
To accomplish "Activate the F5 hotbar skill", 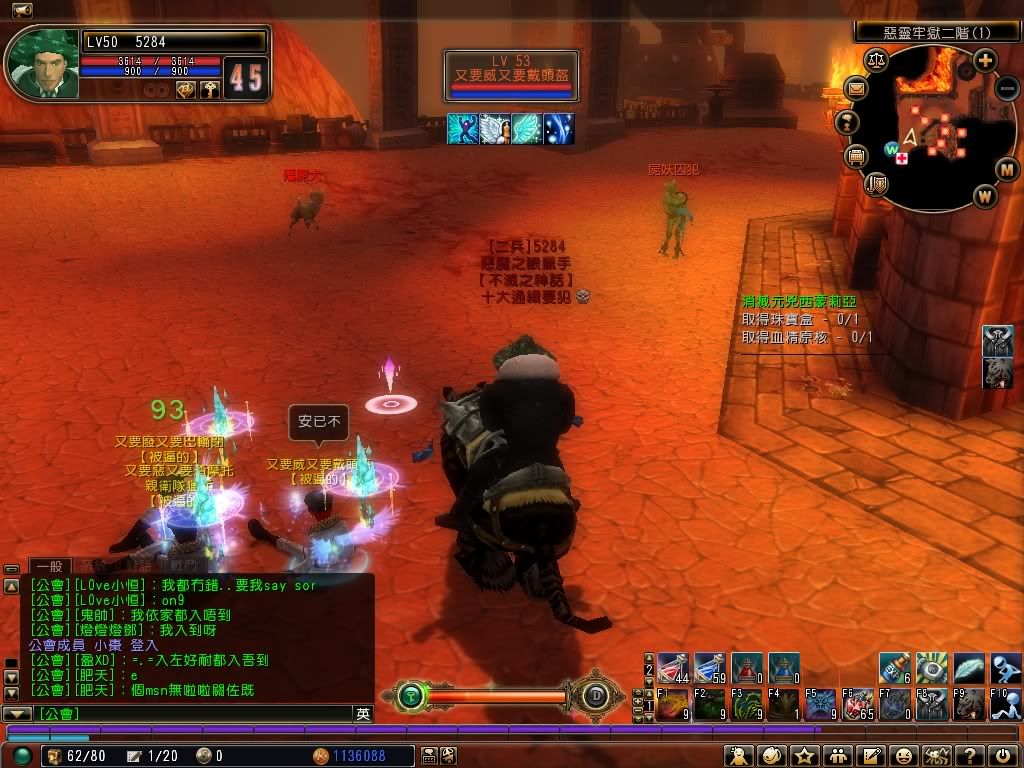I will pos(821,704).
